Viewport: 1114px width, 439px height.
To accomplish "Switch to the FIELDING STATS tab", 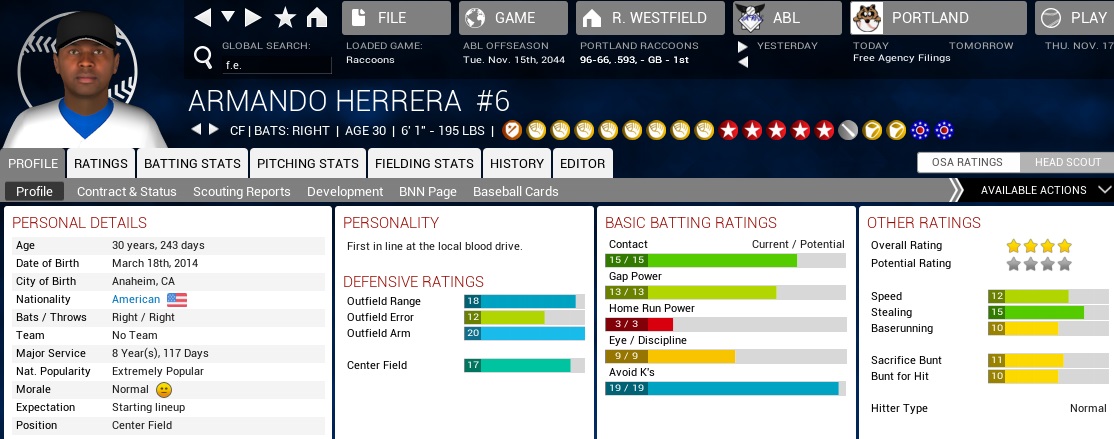I will 424,163.
